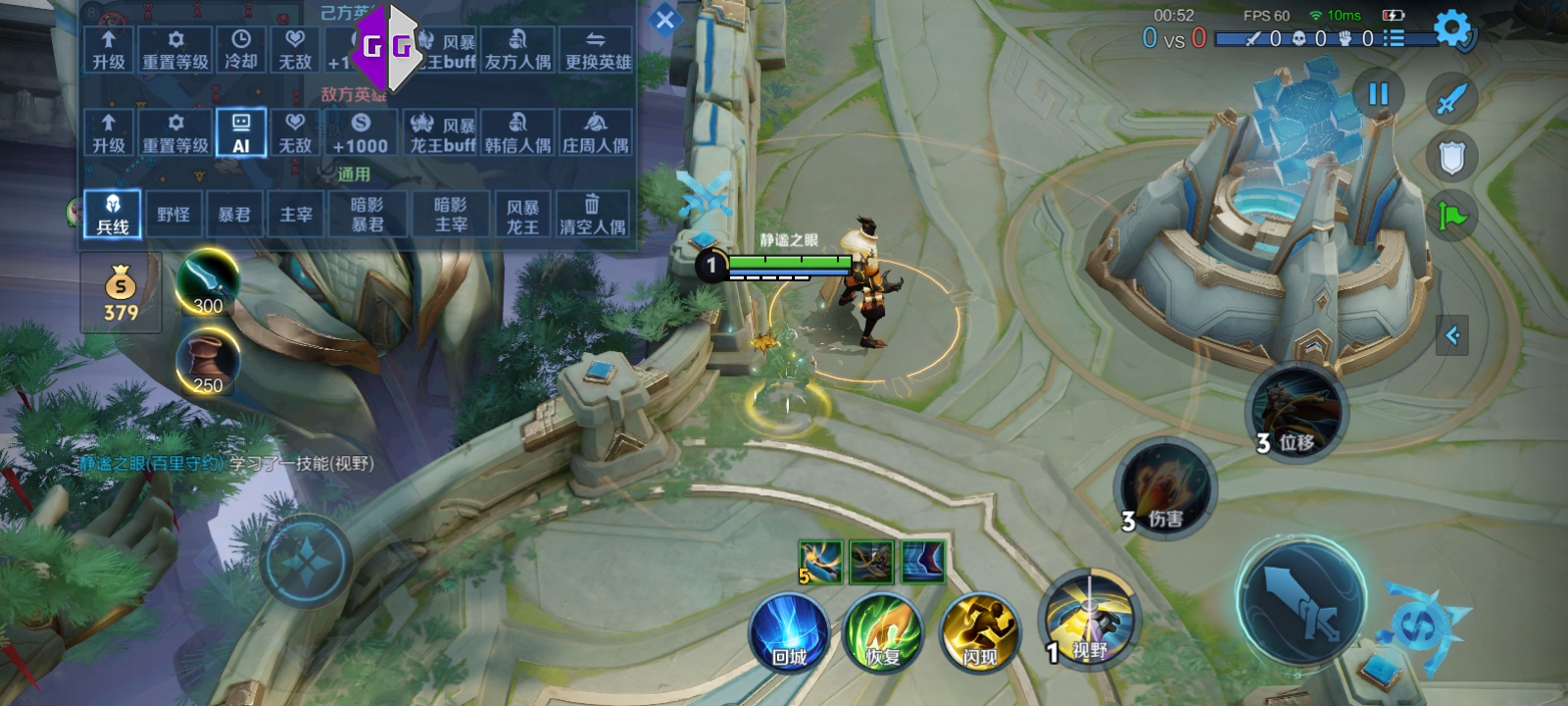The image size is (1568, 706).
Task: Cast the 闪现 flash summoner spell
Action: click(x=979, y=633)
